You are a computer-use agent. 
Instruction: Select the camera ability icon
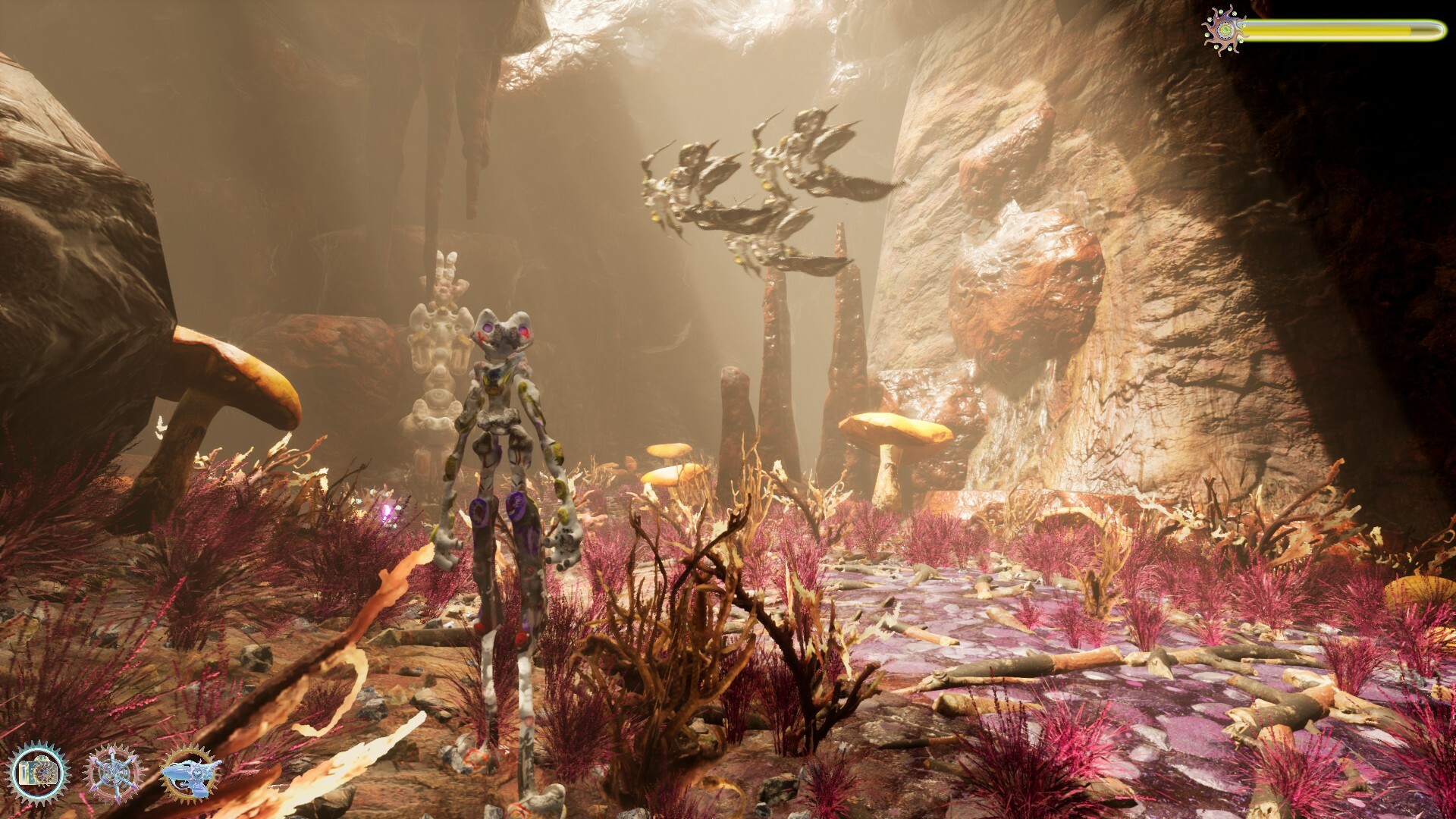pyautogui.click(x=39, y=773)
